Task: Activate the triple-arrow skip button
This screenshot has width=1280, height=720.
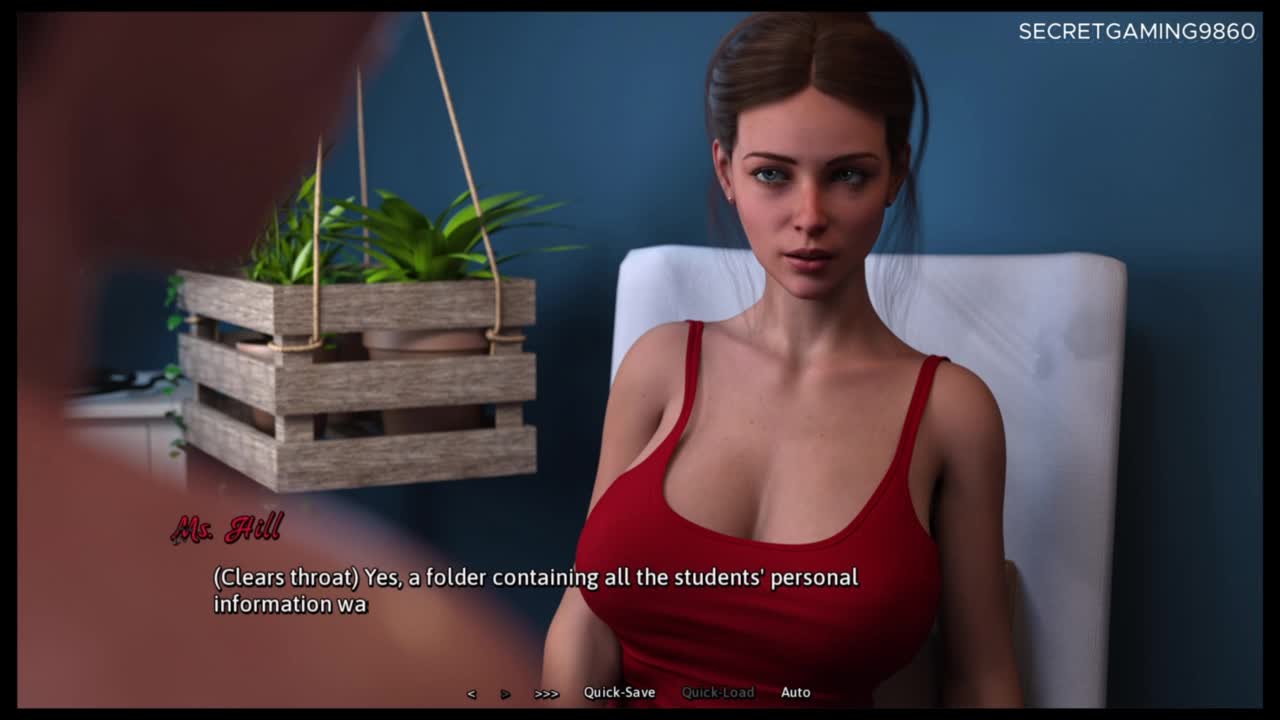Action: 546,693
